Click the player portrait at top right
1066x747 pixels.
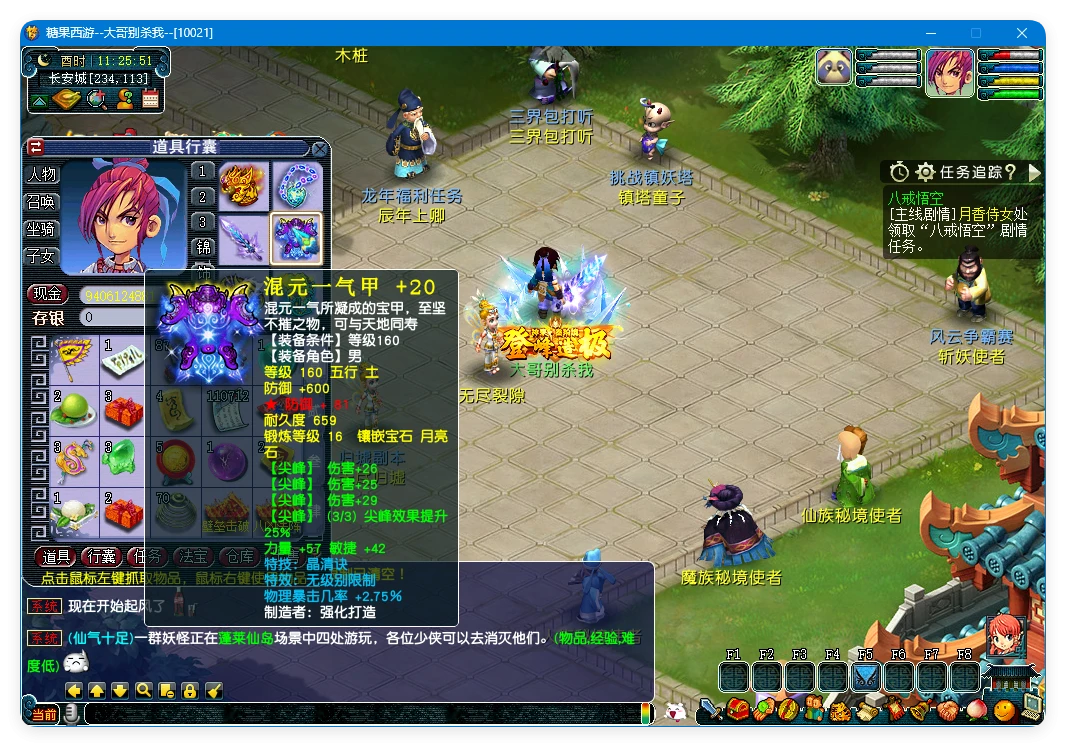(949, 72)
